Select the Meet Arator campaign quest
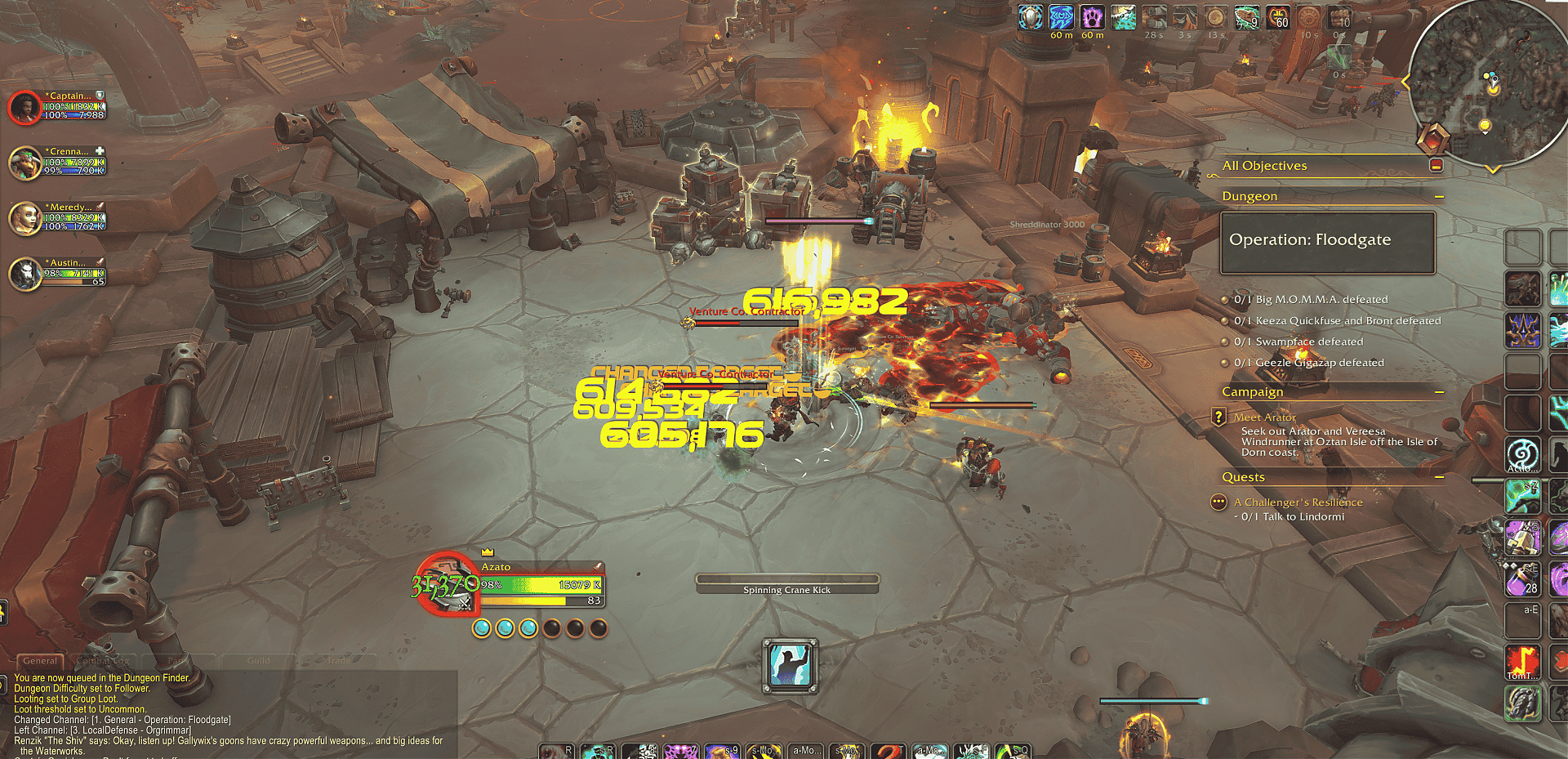 coord(1265,417)
